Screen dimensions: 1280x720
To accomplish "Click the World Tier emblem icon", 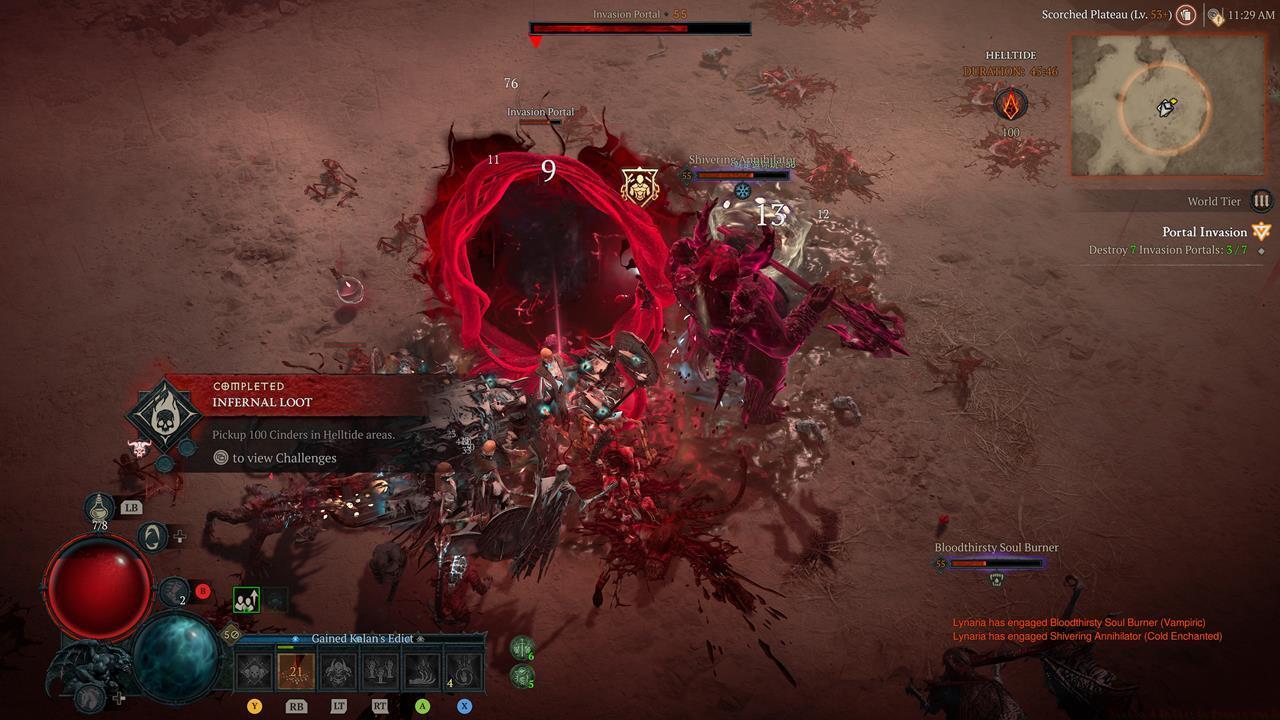I will tap(1260, 202).
